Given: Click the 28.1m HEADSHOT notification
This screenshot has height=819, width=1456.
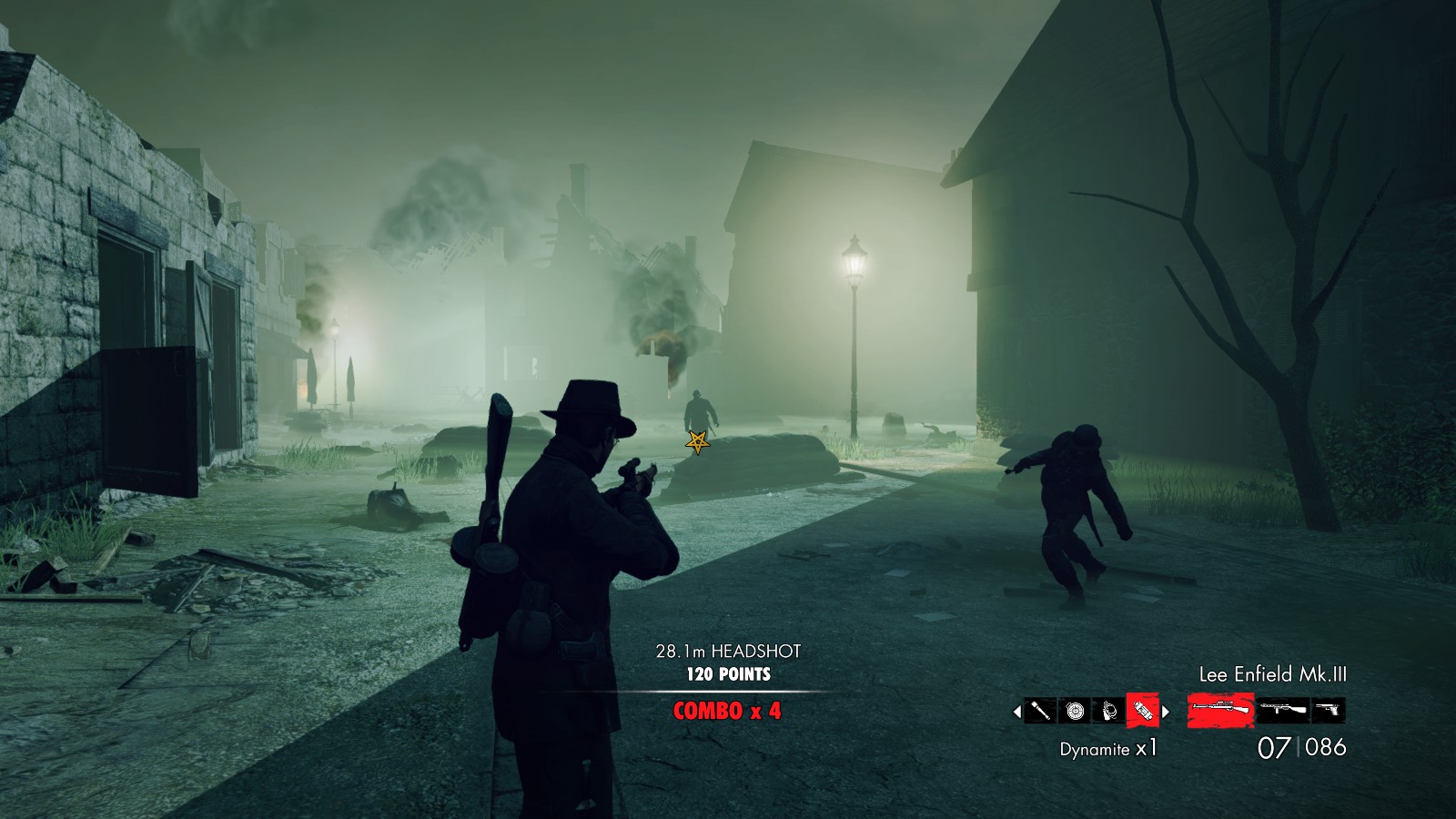Looking at the screenshot, I should pyautogui.click(x=728, y=651).
